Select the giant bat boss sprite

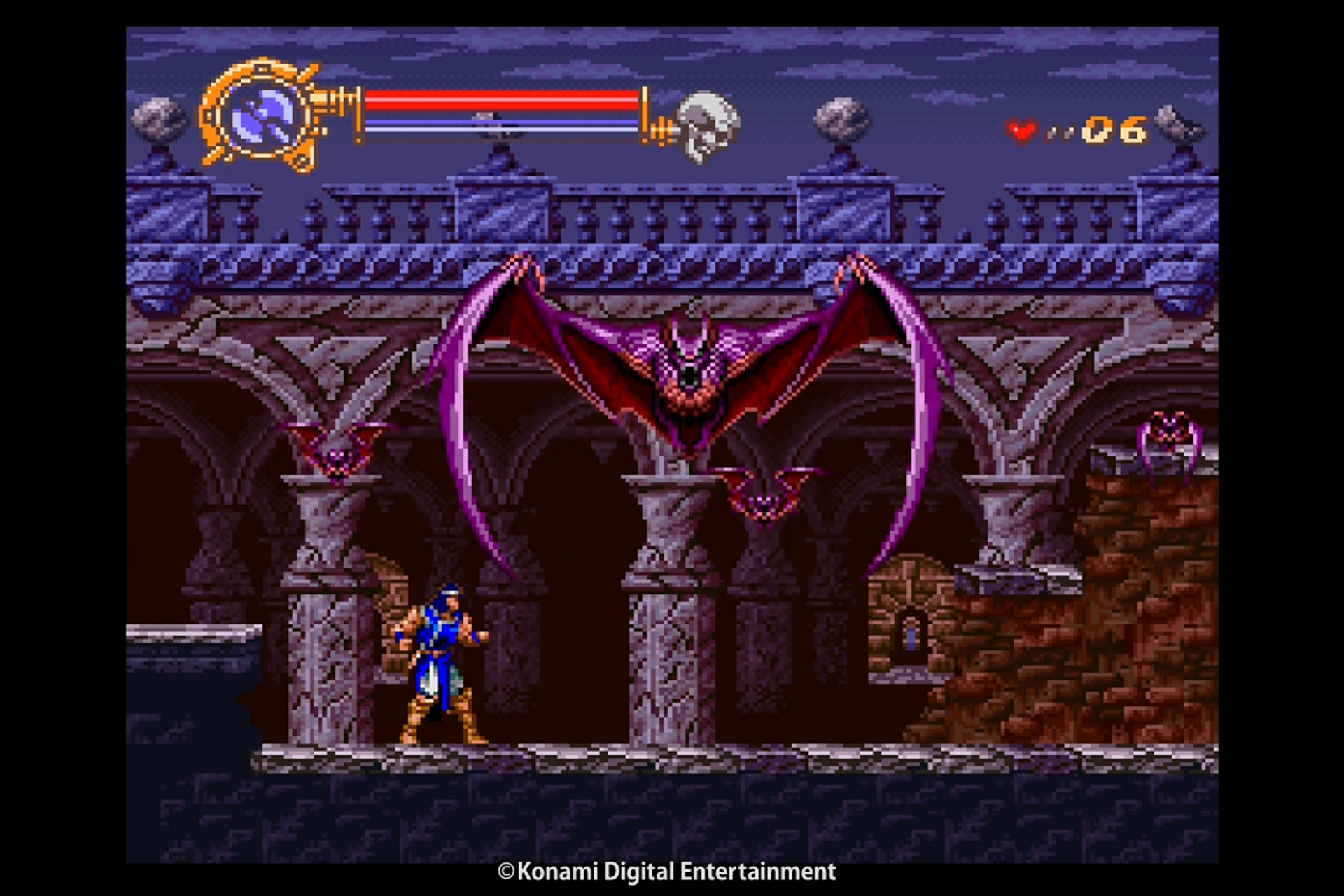pos(689,371)
